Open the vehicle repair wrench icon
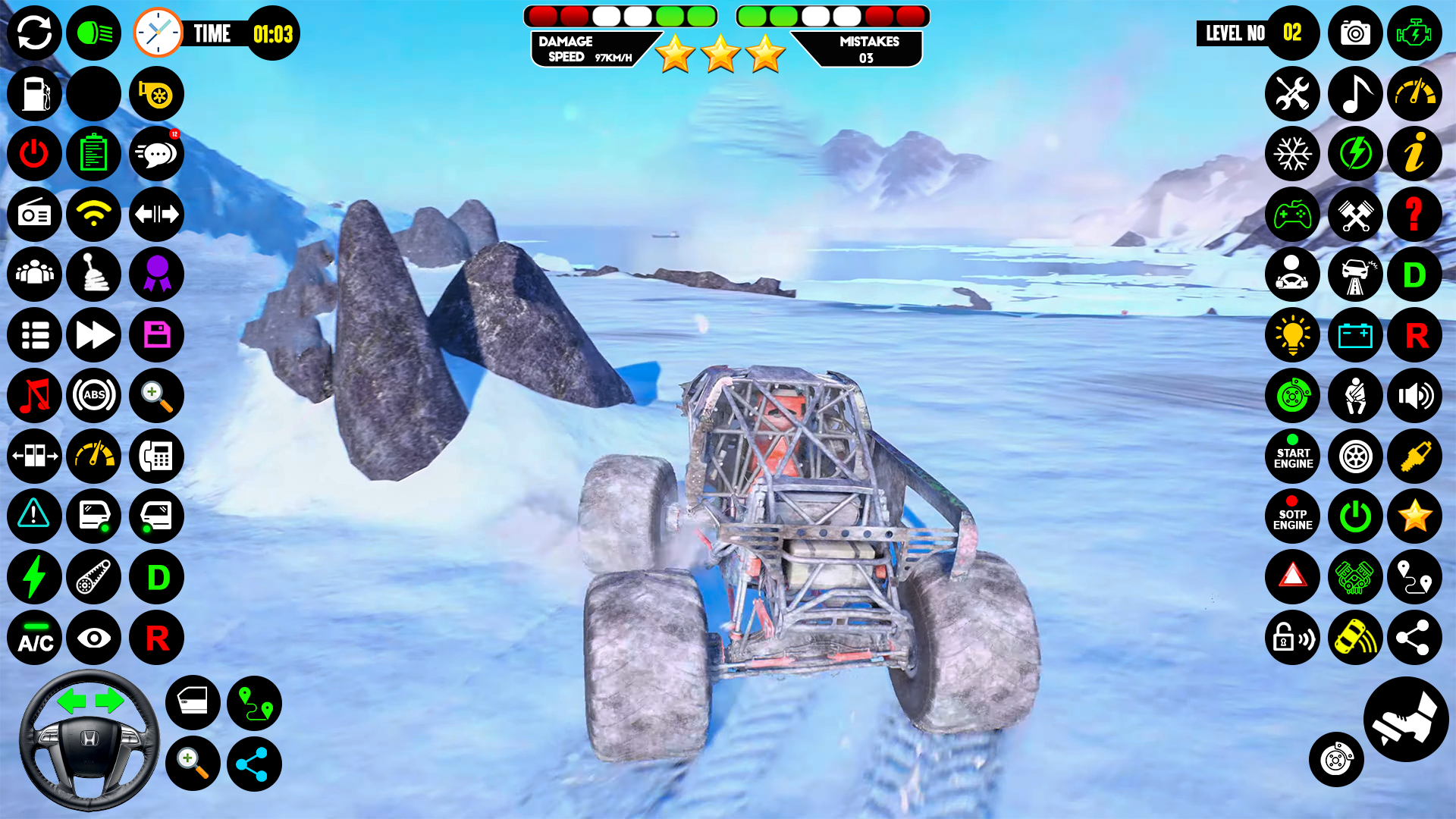Screen dimensions: 1456x819 (x=1293, y=94)
